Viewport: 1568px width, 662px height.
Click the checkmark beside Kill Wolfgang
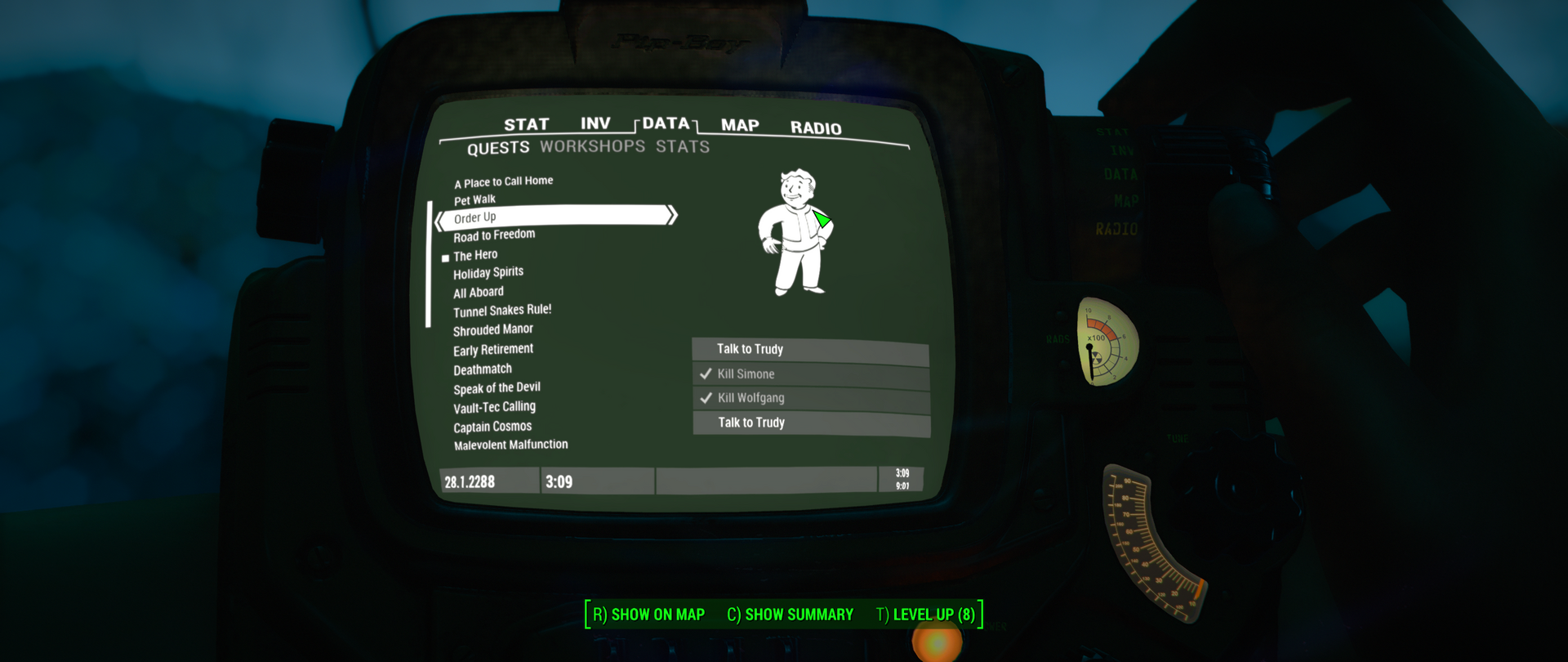[706, 398]
